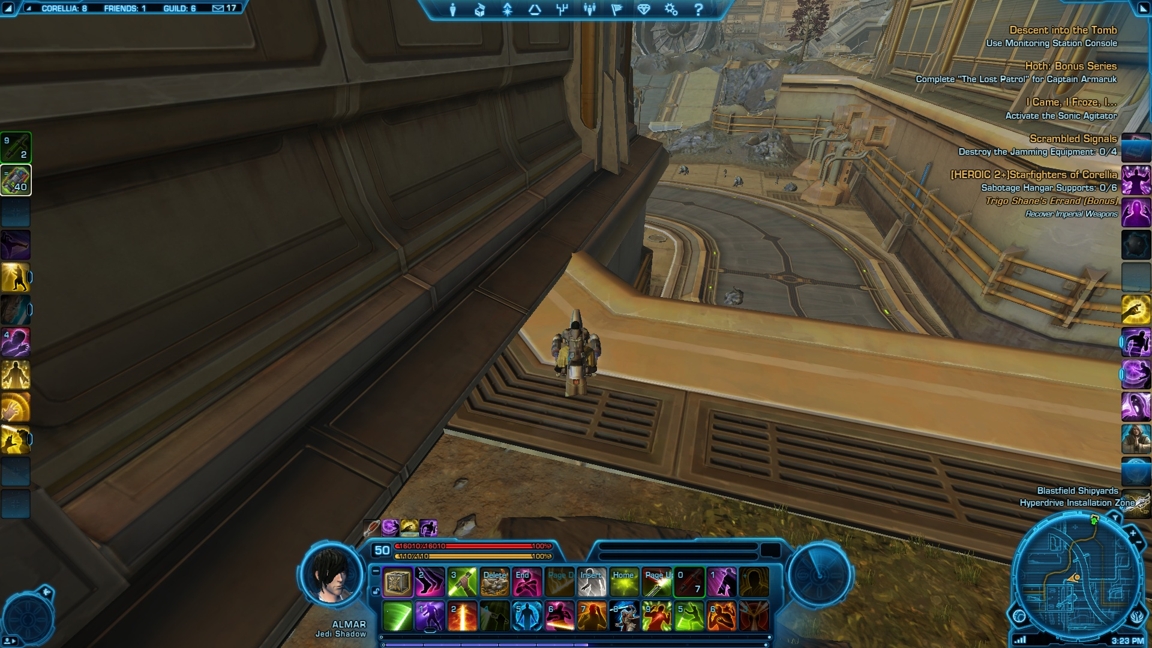Image resolution: width=1152 pixels, height=648 pixels.
Task: Open Preferences via the gears icon
Action: point(671,10)
